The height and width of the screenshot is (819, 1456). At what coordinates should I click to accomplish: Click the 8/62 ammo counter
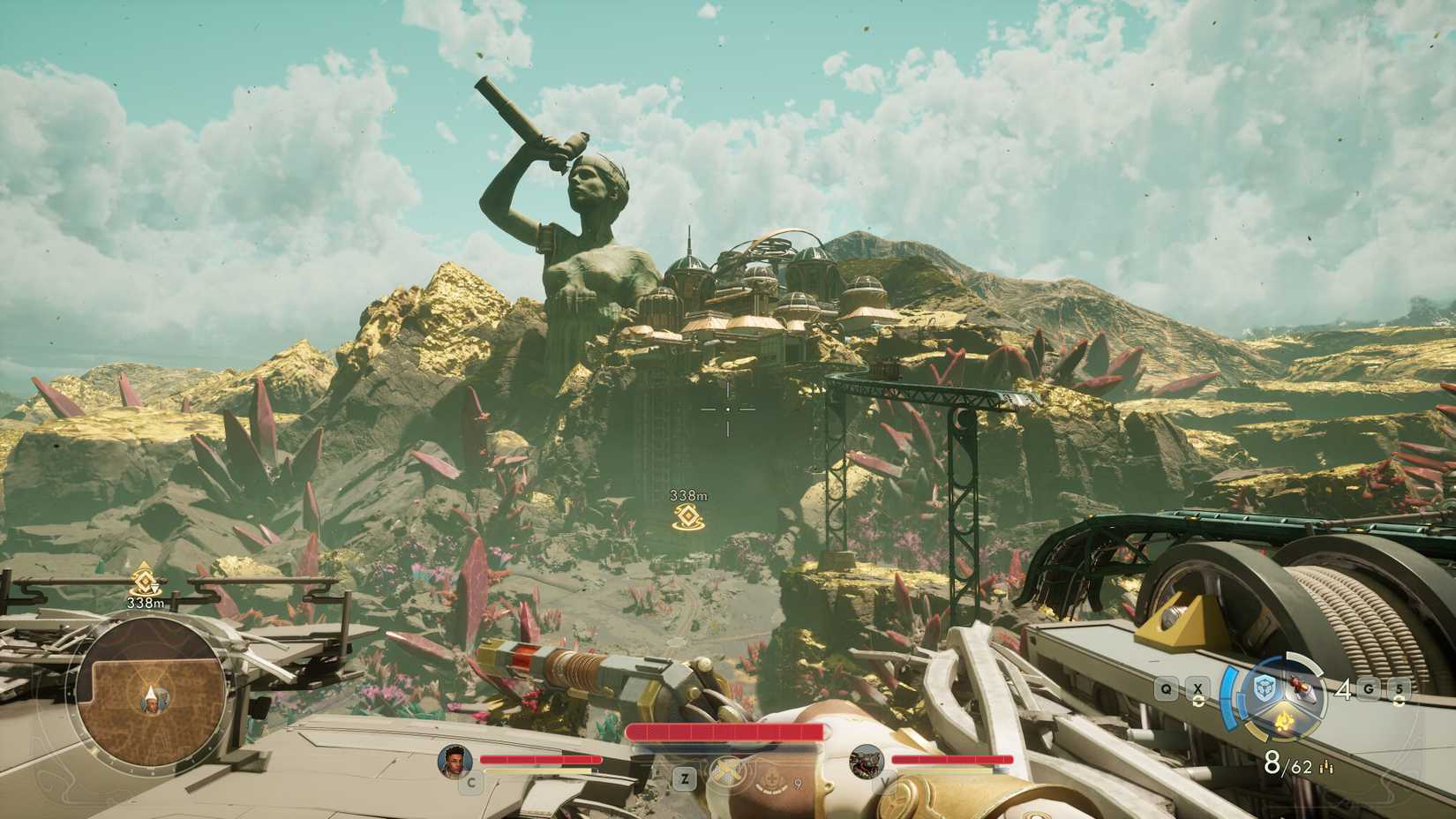[x=1288, y=763]
